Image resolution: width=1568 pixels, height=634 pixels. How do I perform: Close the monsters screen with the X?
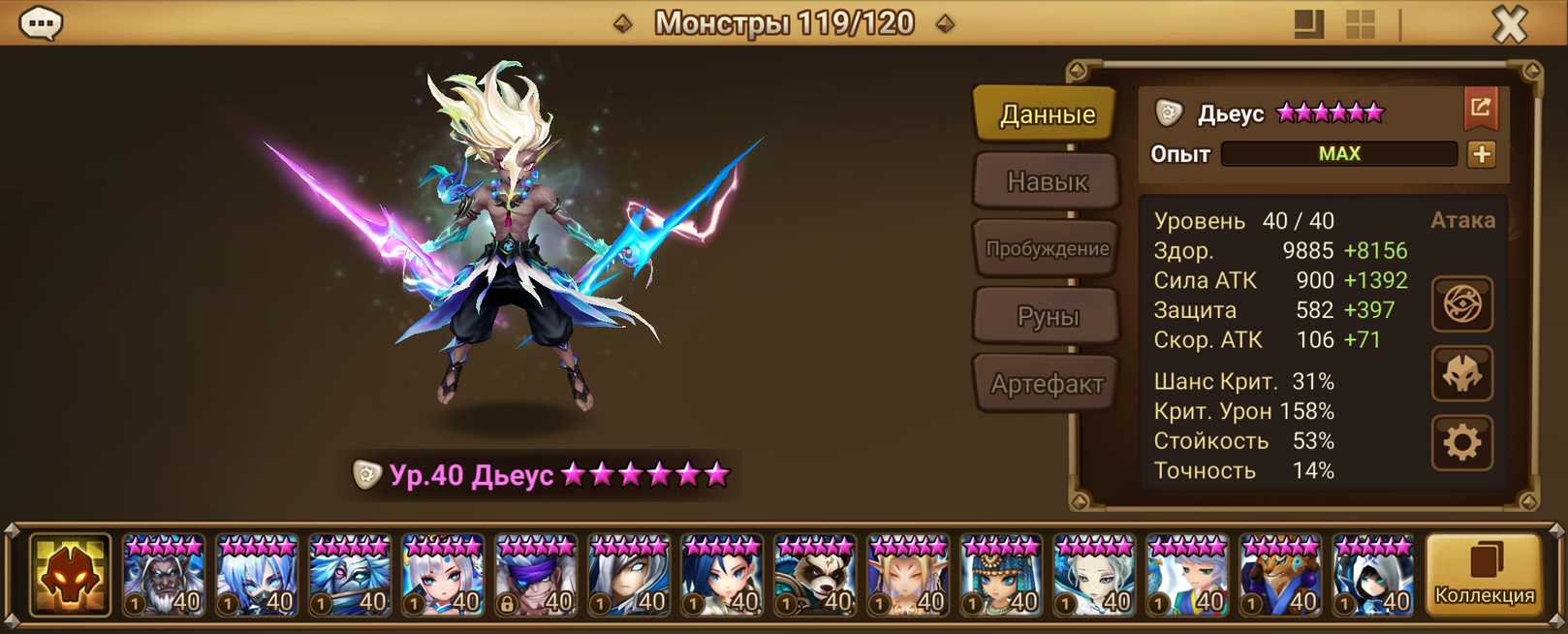pos(1509,24)
